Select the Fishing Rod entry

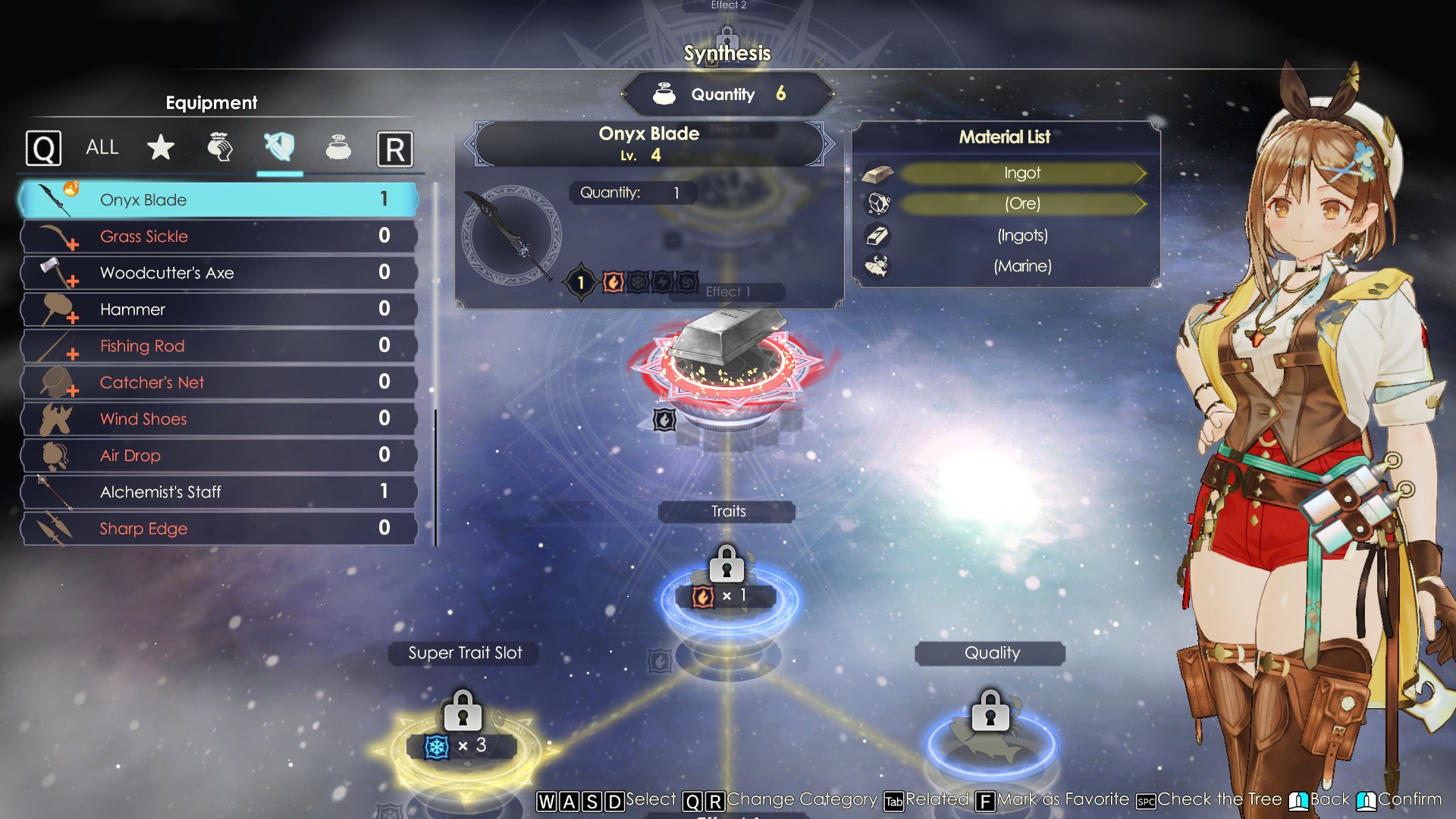click(x=218, y=346)
